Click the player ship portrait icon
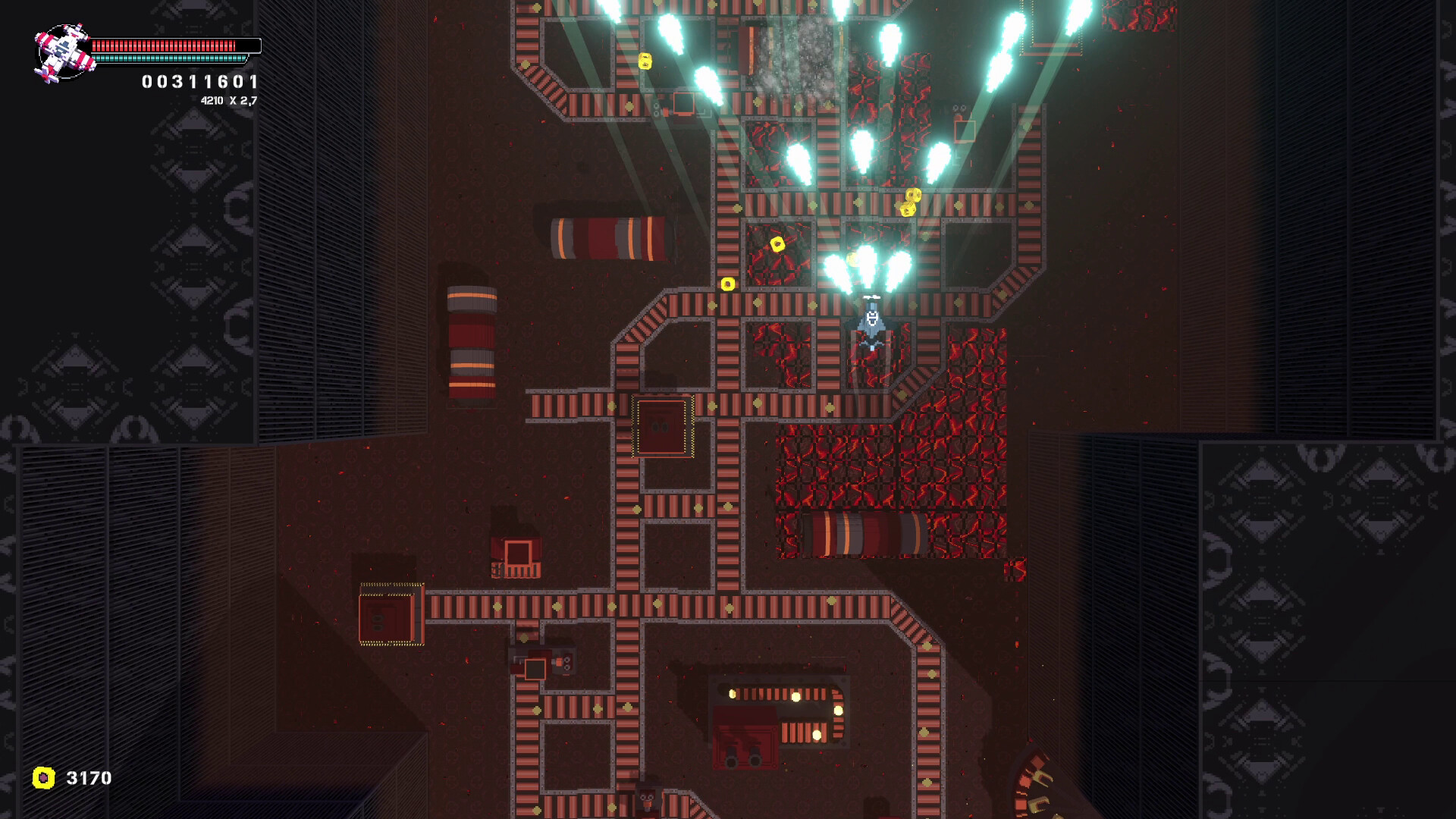 tap(64, 49)
